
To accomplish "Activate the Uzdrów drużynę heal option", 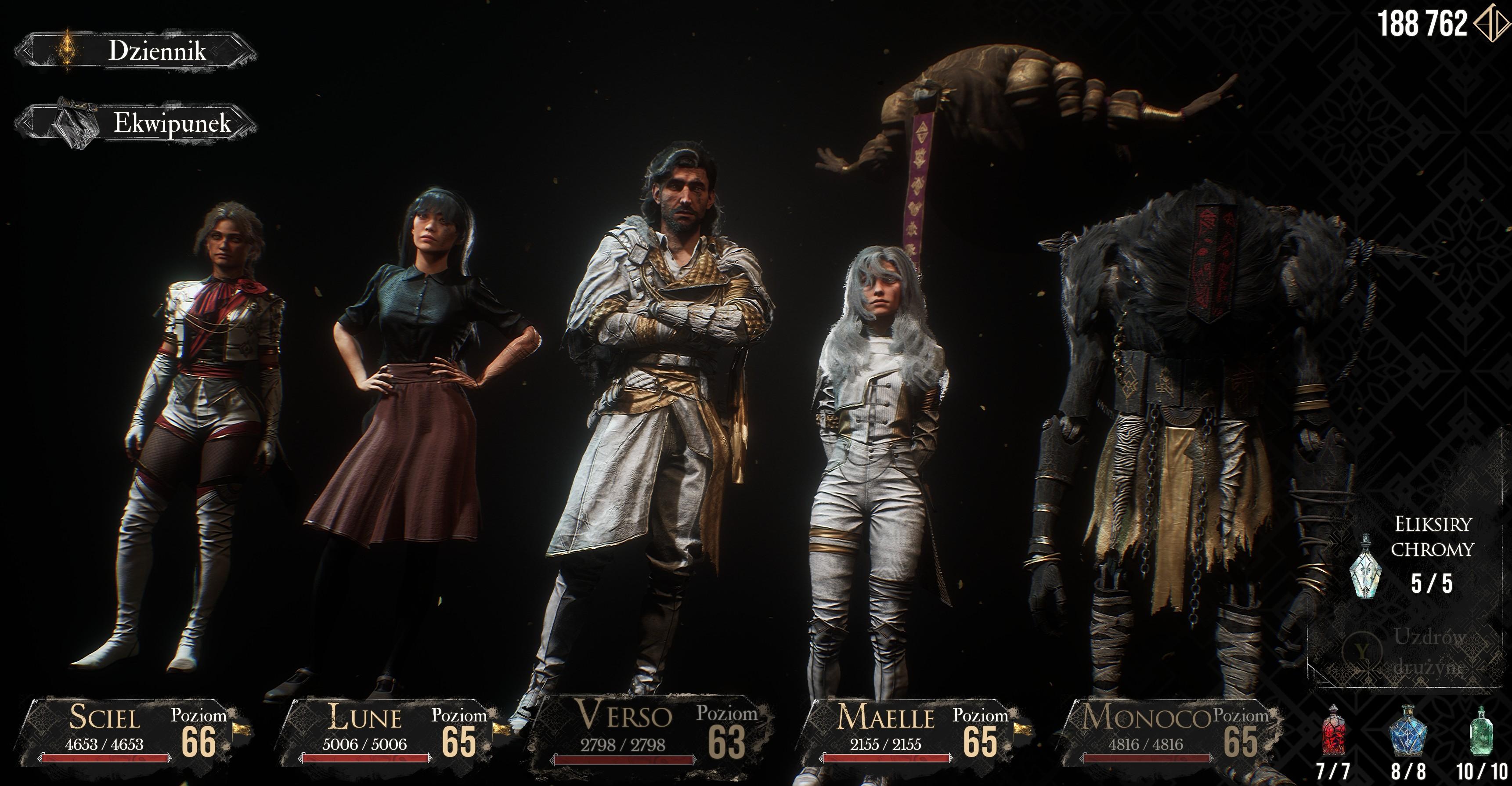I will point(1409,652).
